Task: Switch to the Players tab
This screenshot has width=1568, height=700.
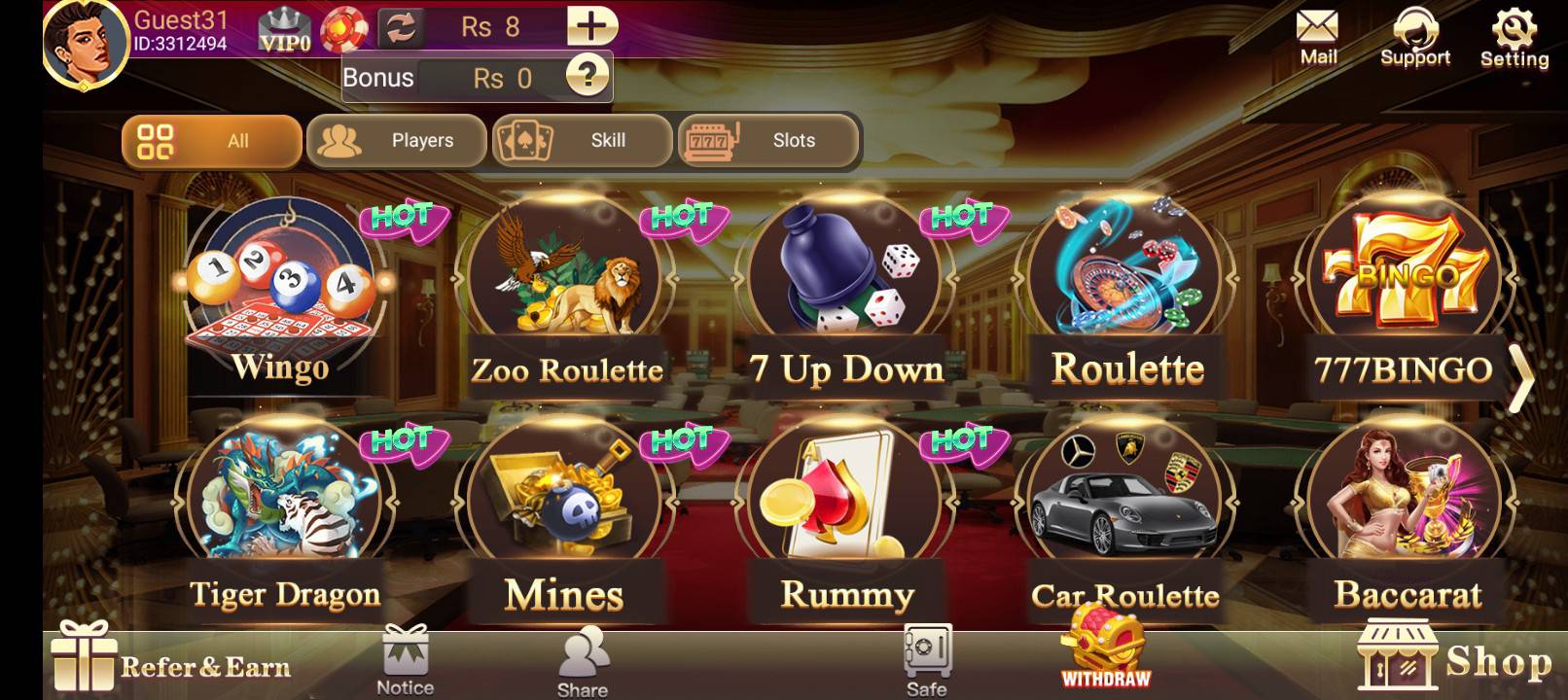Action: click(397, 141)
